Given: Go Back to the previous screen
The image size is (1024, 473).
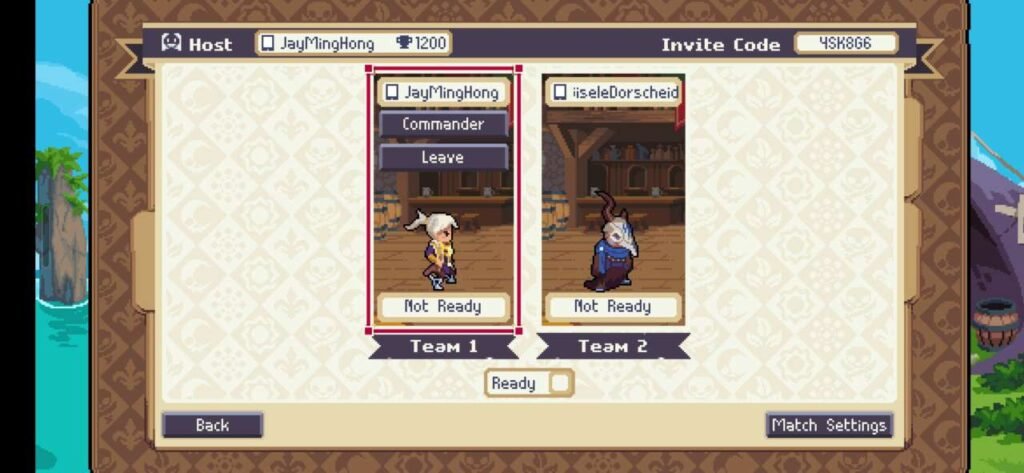Looking at the screenshot, I should click(212, 425).
